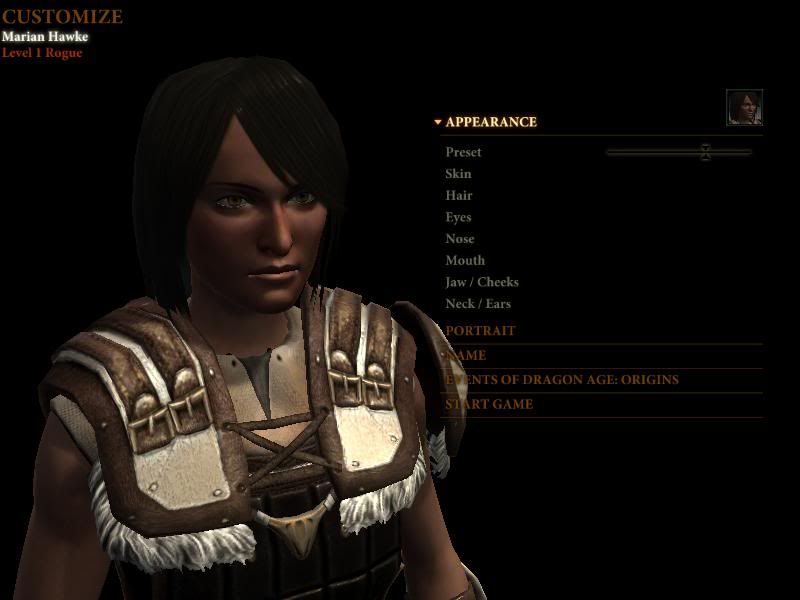Click Start Game
800x600 pixels.
tap(489, 404)
